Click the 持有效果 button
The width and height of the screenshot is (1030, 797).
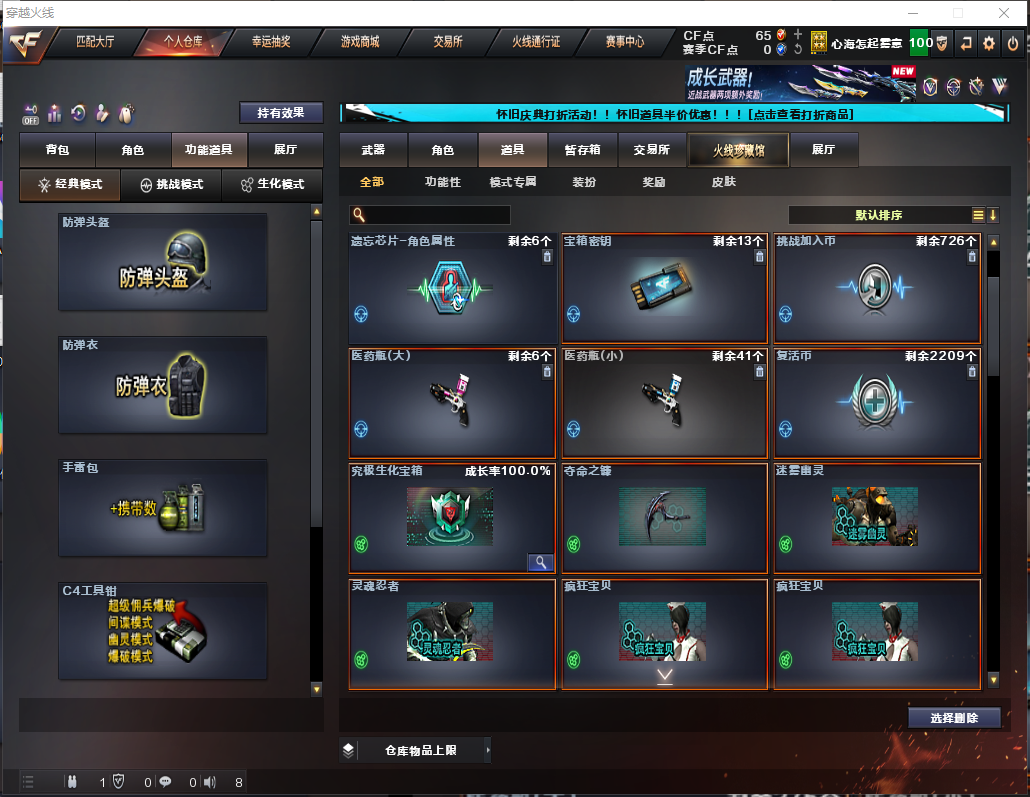(x=281, y=113)
